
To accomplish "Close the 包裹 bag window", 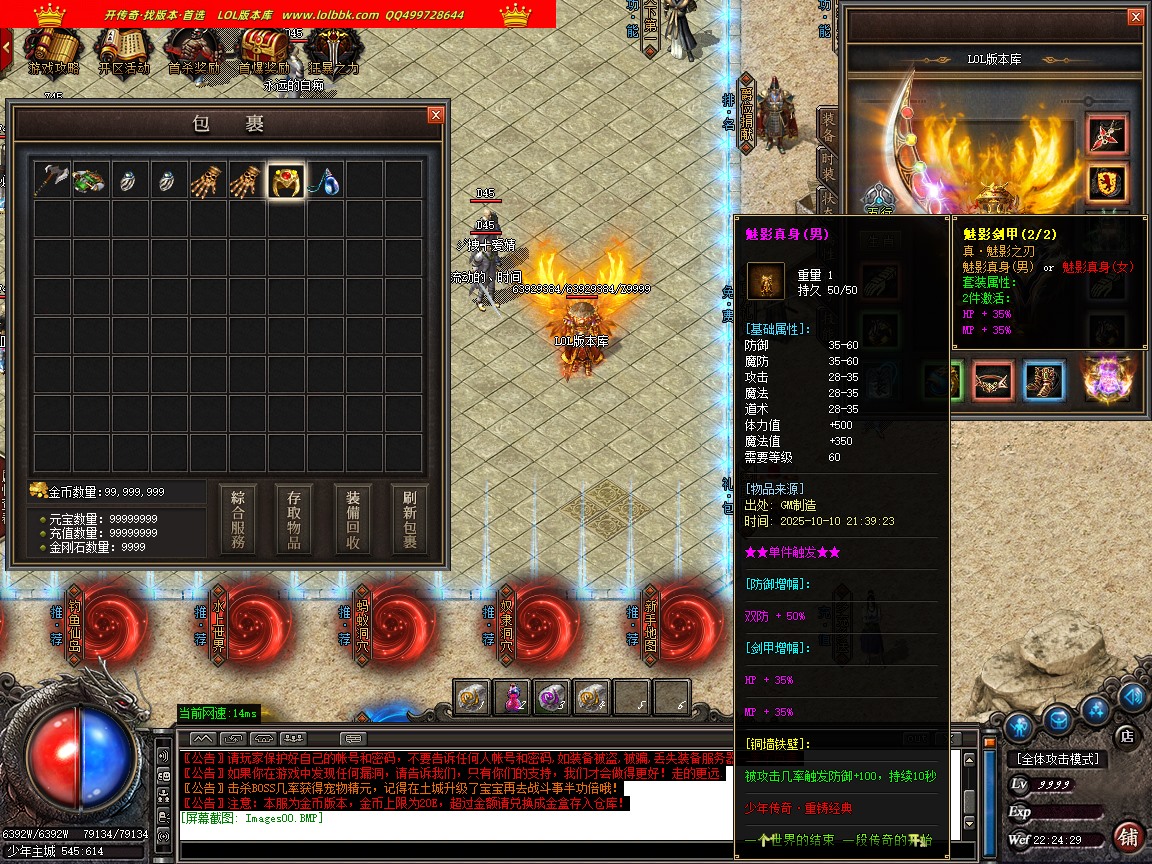I will pyautogui.click(x=435, y=115).
